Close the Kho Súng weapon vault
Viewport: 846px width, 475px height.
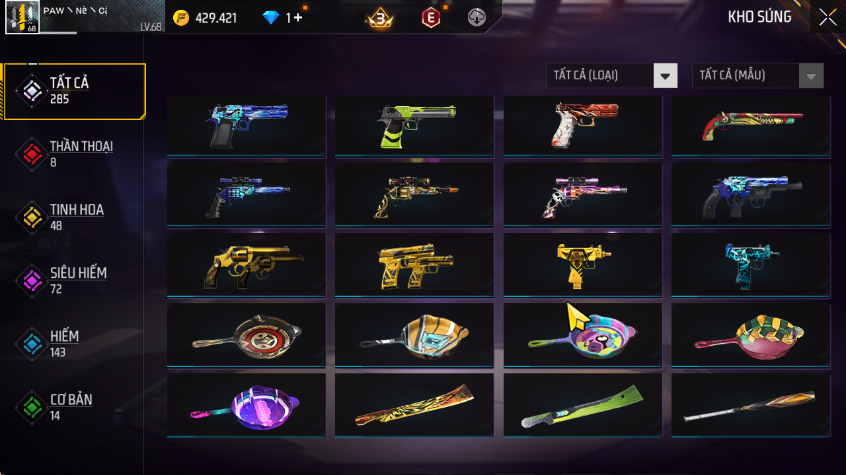point(828,17)
